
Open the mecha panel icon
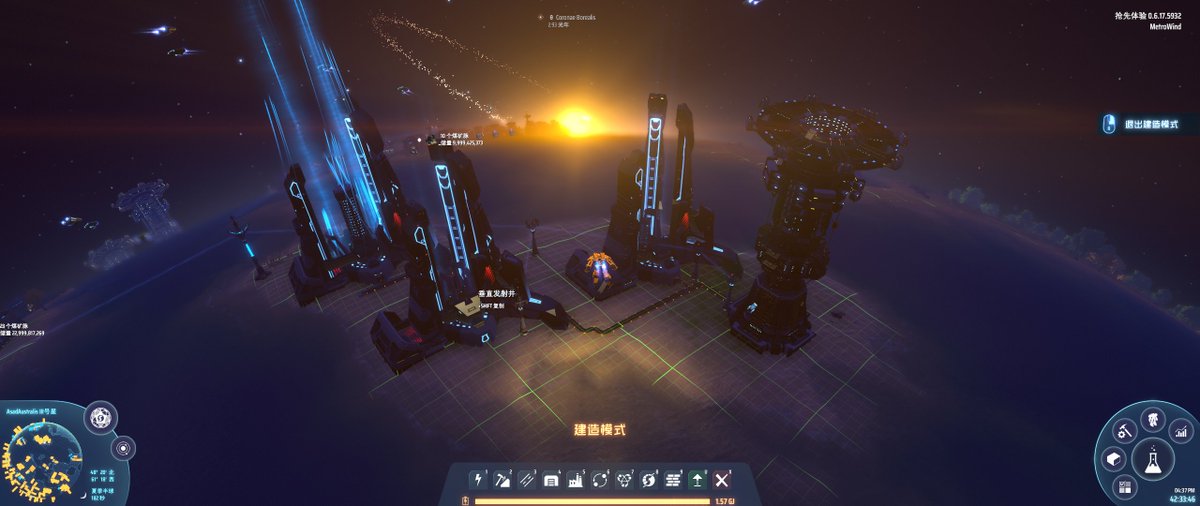[x=1152, y=419]
